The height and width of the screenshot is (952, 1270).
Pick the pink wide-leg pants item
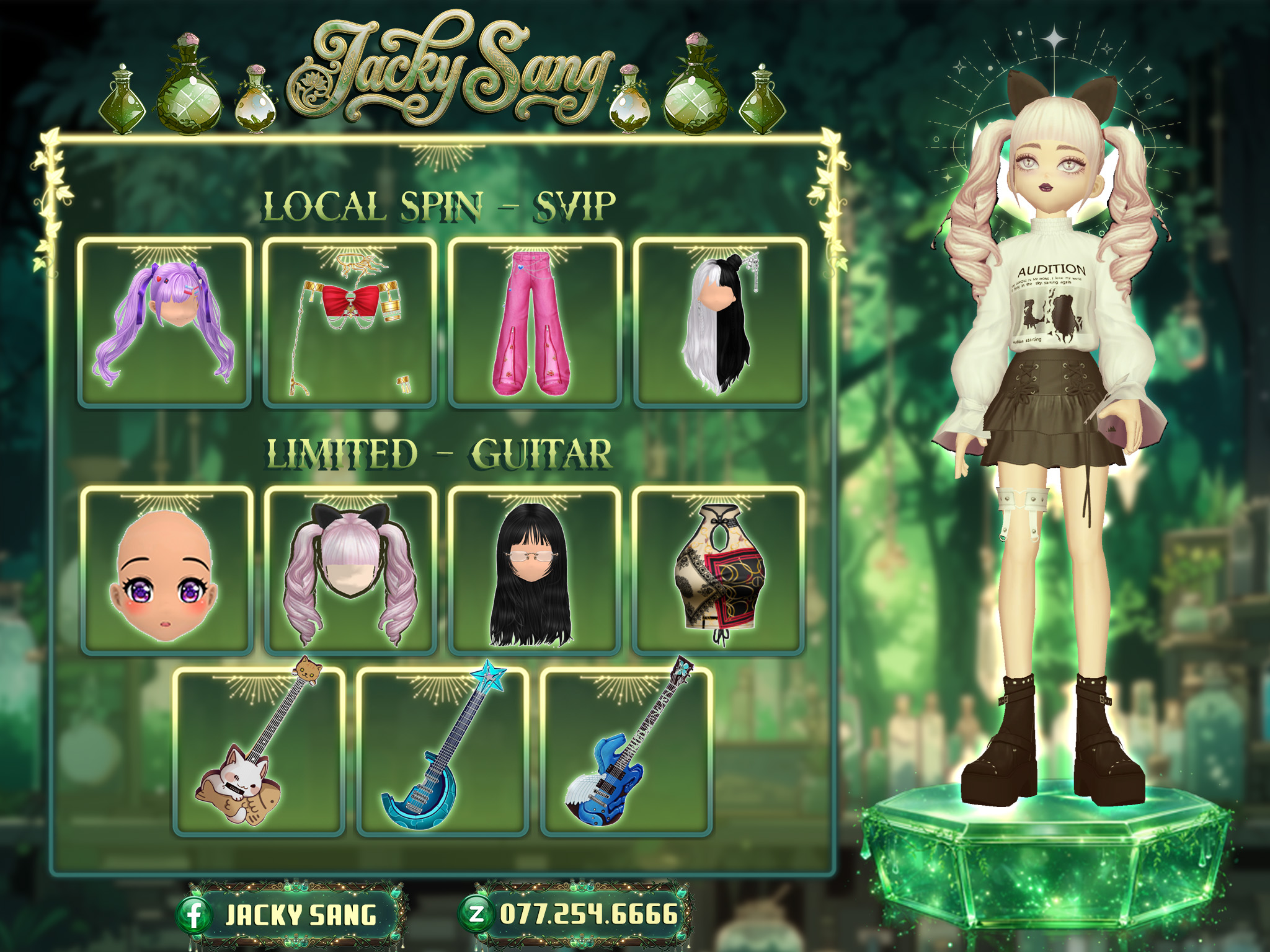535,322
